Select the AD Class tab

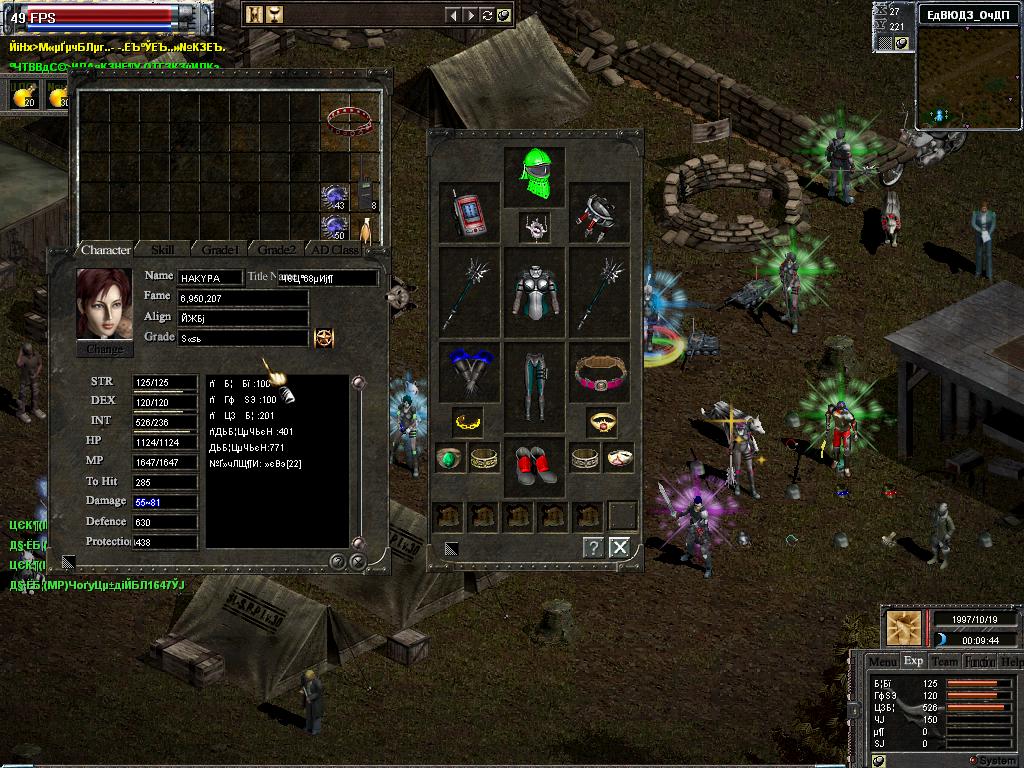coord(335,249)
